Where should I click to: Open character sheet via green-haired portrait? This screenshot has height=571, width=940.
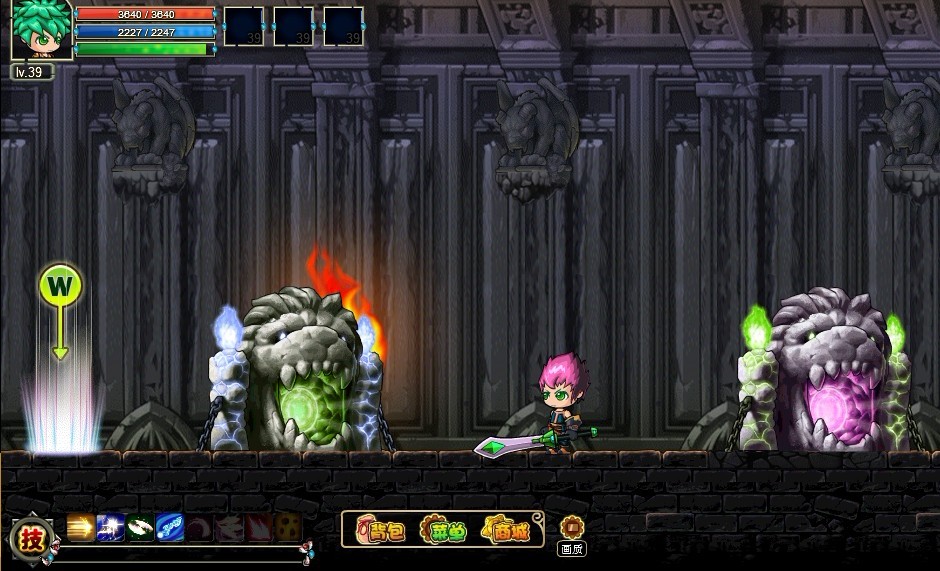click(x=41, y=30)
